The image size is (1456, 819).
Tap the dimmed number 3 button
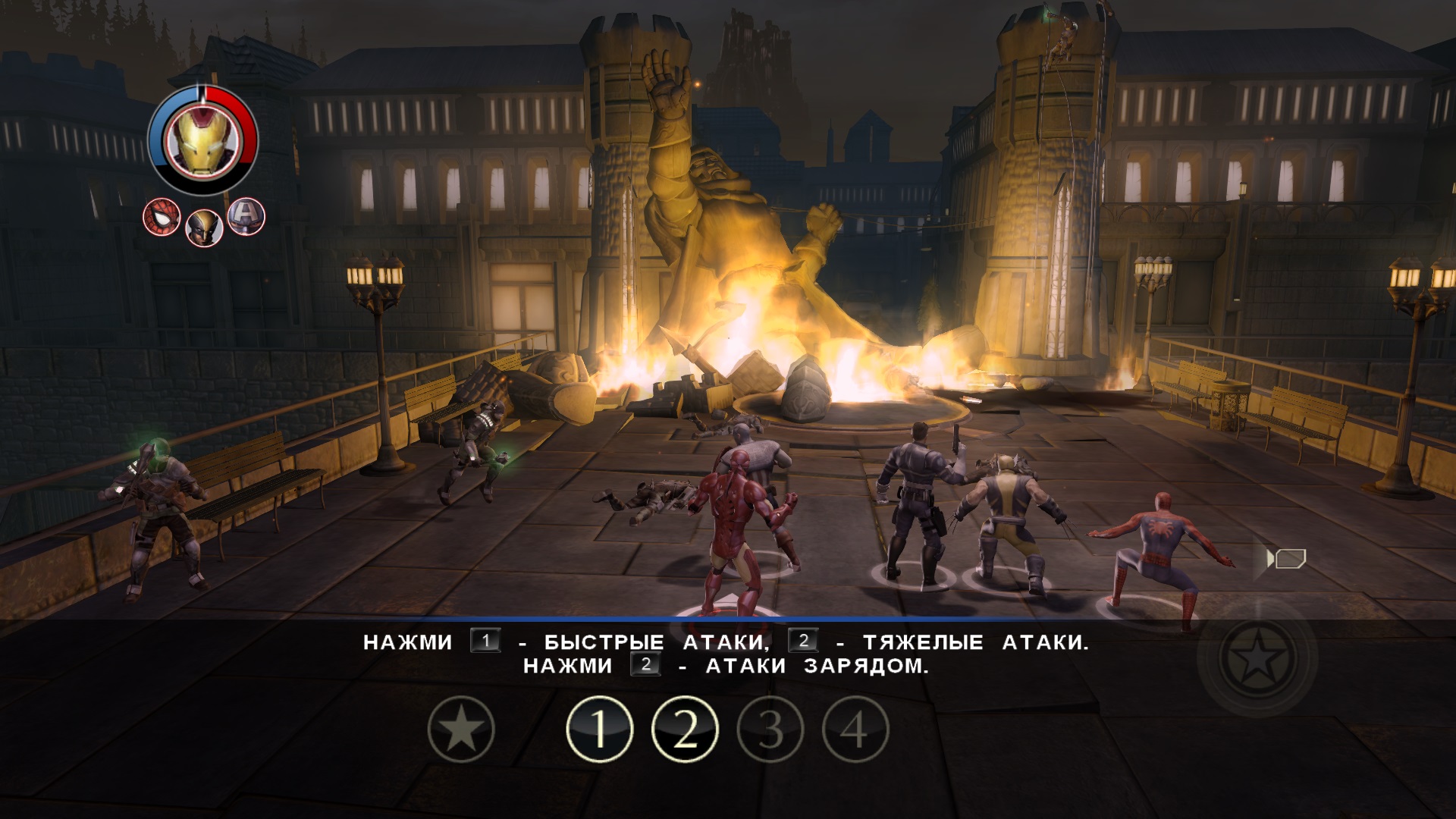click(770, 729)
